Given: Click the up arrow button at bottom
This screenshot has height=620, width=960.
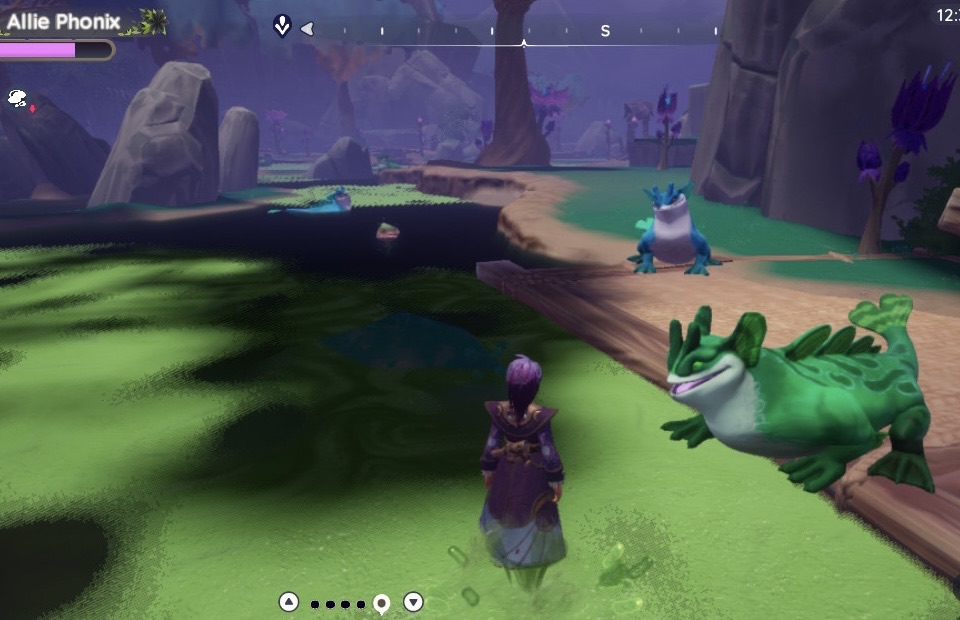Looking at the screenshot, I should (x=289, y=602).
